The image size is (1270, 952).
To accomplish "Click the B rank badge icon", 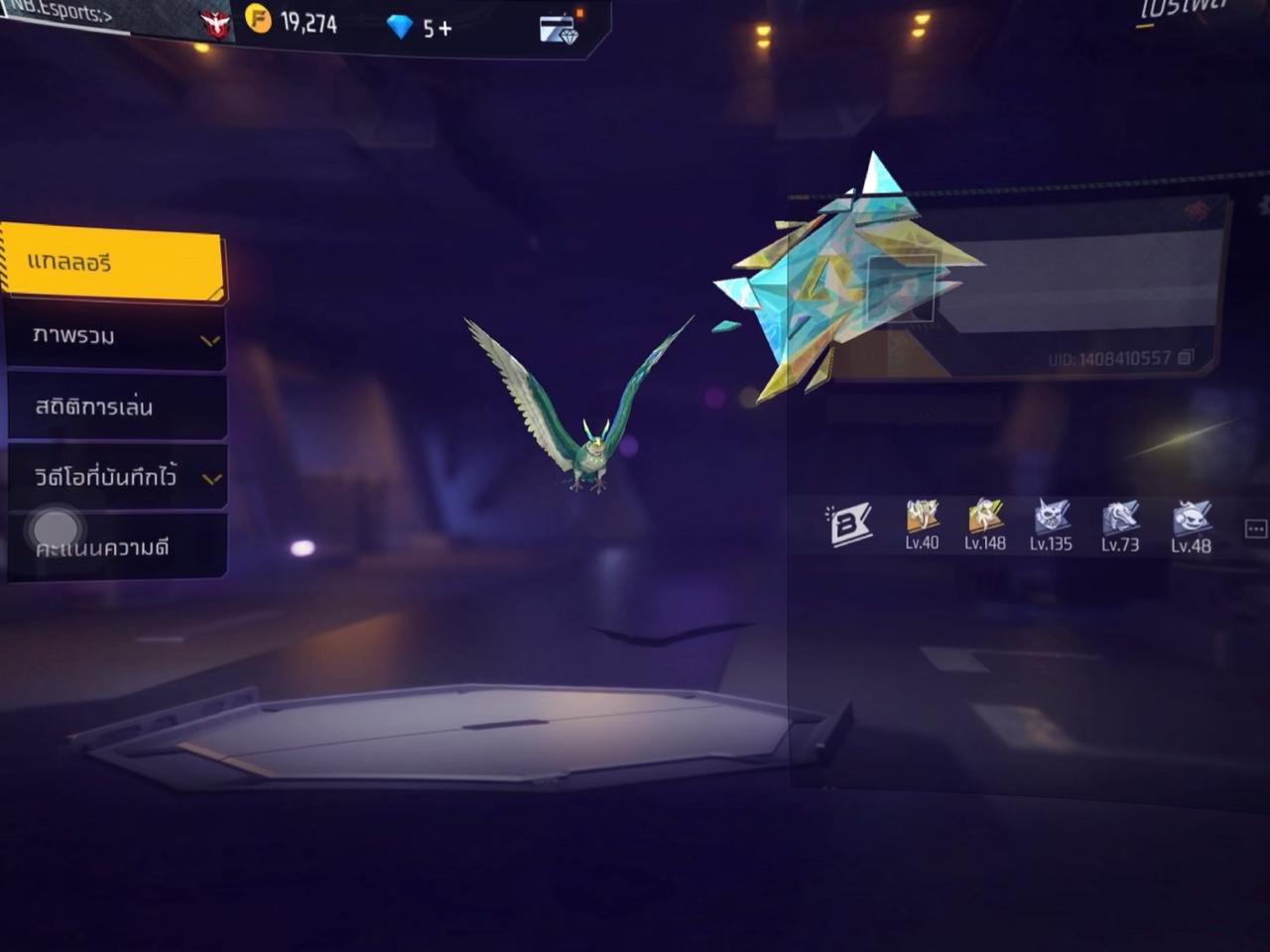I will pos(849,526).
